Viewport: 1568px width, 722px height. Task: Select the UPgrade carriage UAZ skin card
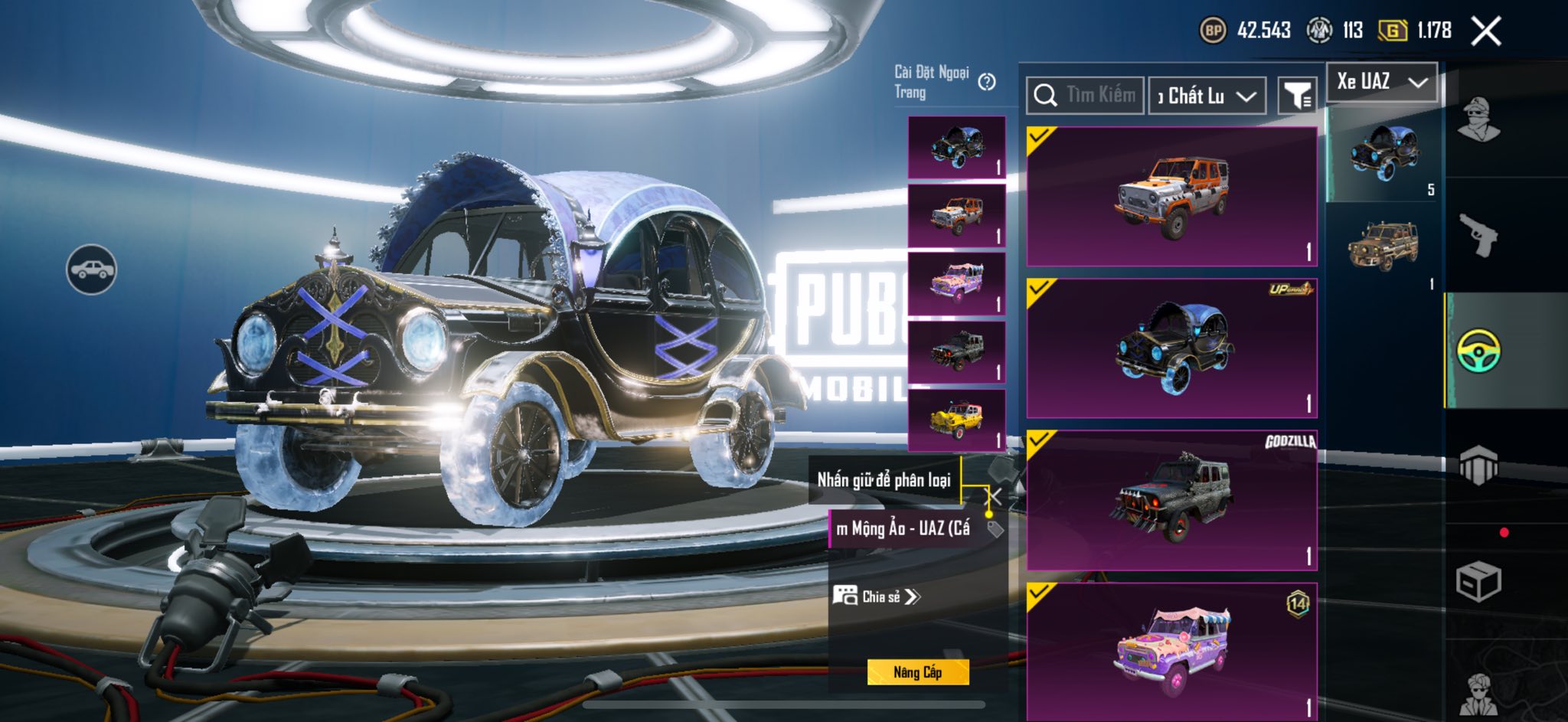click(1171, 348)
